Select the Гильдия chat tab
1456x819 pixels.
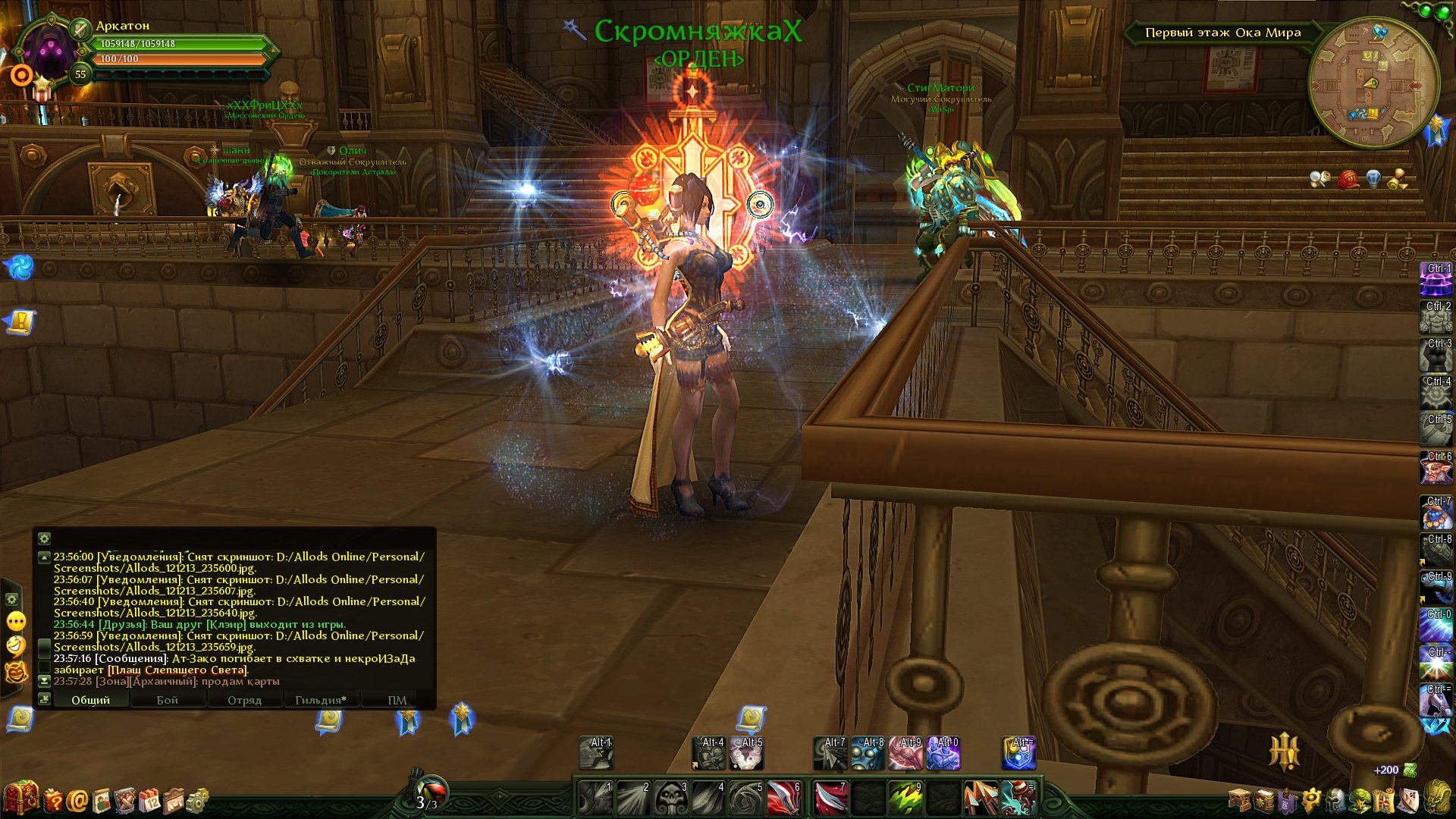click(x=321, y=700)
